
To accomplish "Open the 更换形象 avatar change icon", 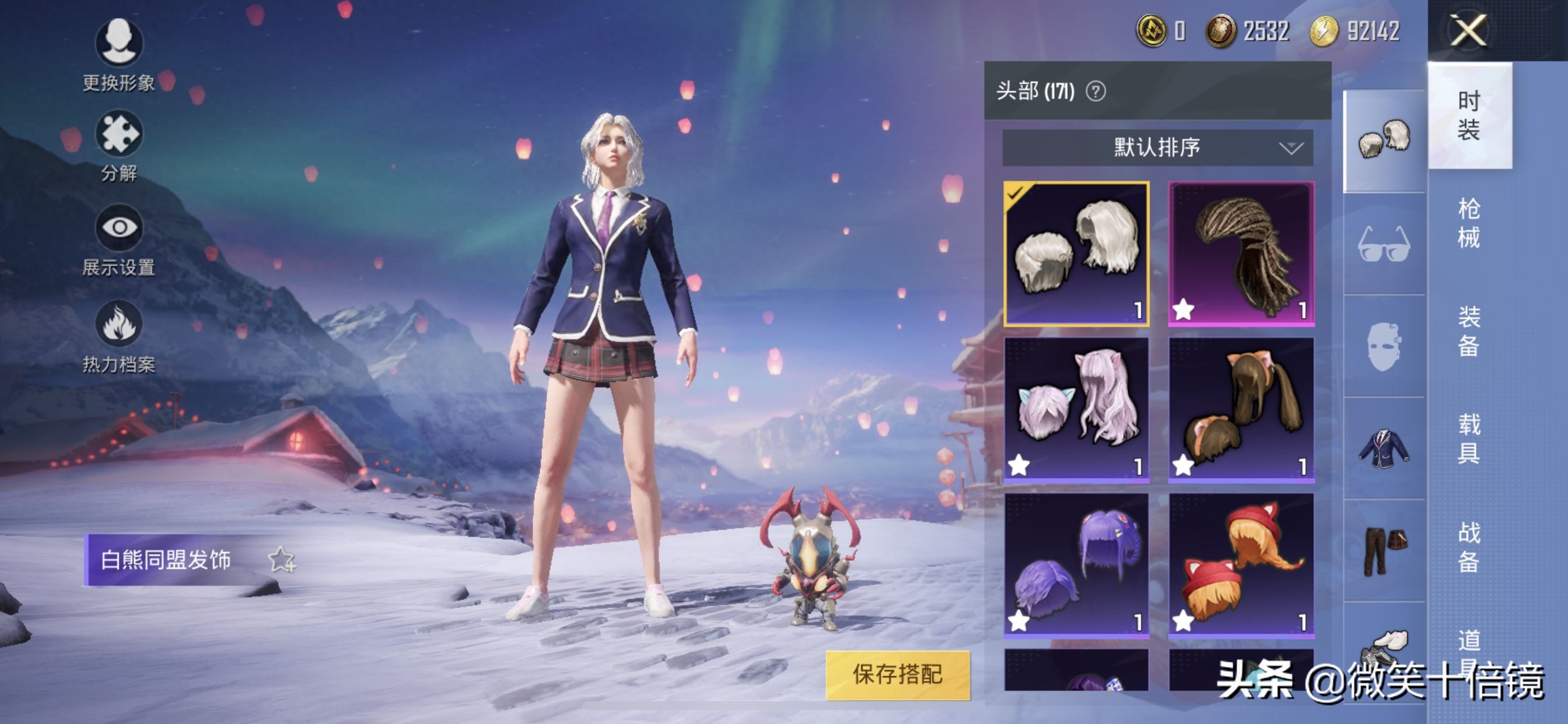I will pos(120,43).
